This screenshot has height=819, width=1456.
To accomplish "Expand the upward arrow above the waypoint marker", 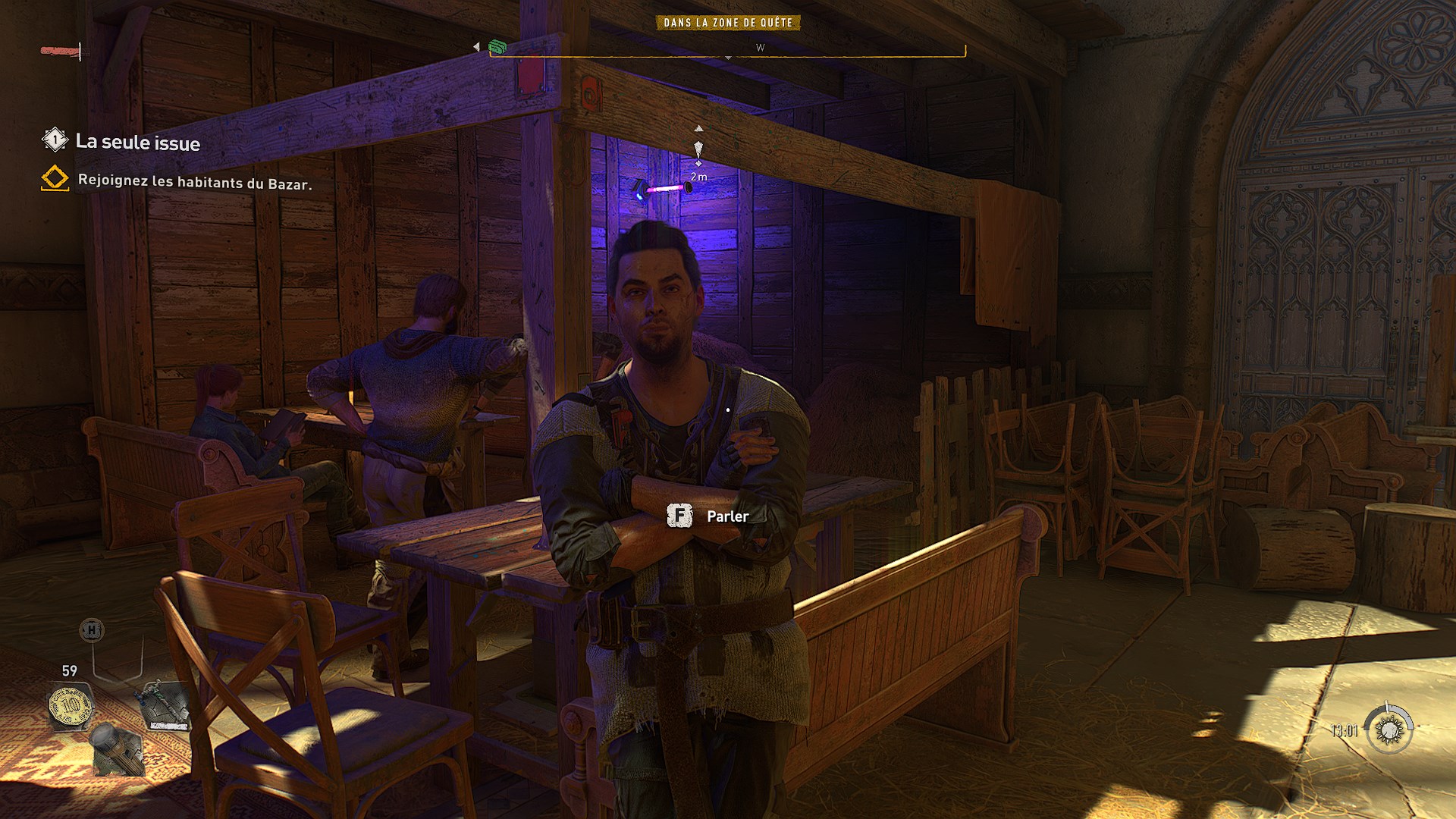I will click(x=698, y=129).
